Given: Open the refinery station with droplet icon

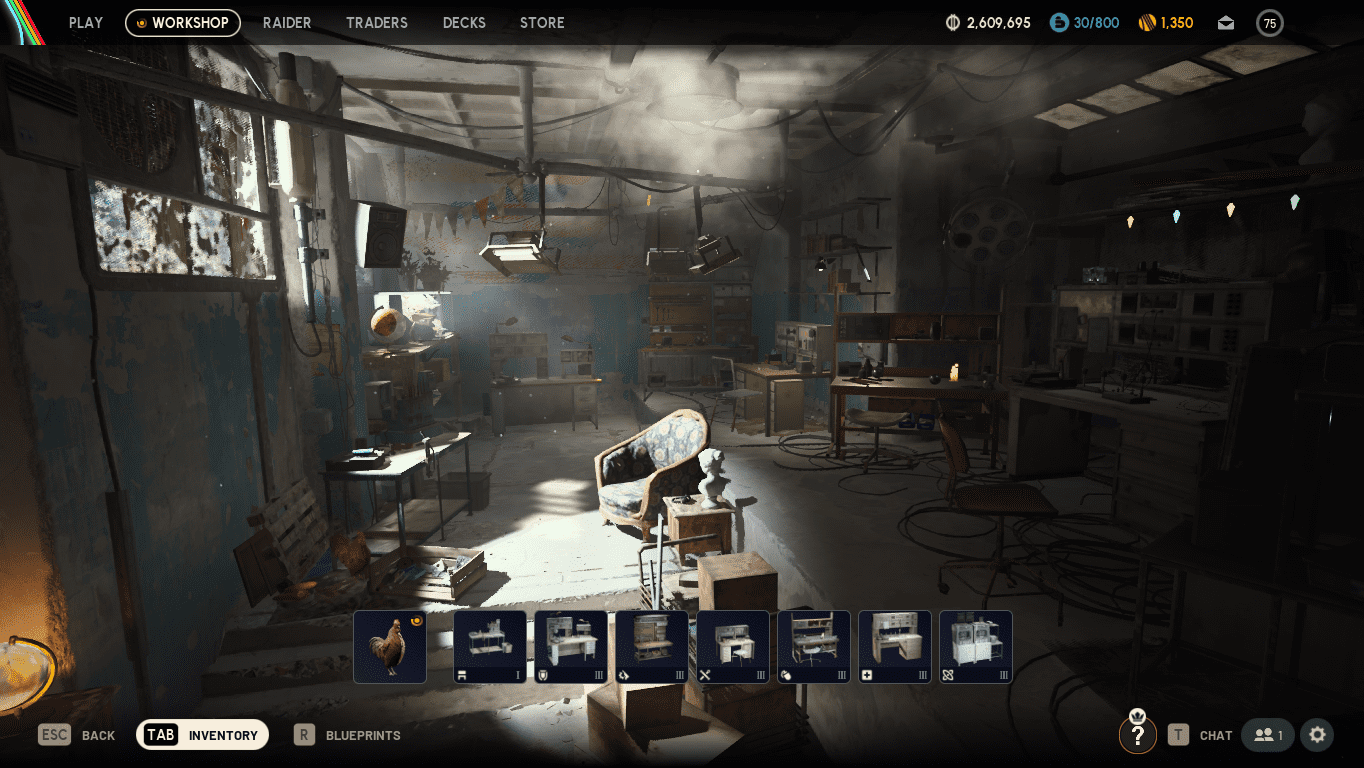Looking at the screenshot, I should pos(652,647).
